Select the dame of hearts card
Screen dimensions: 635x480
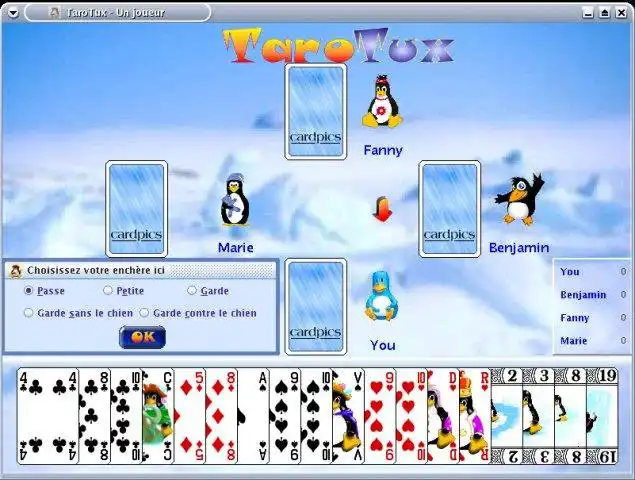tap(442, 415)
